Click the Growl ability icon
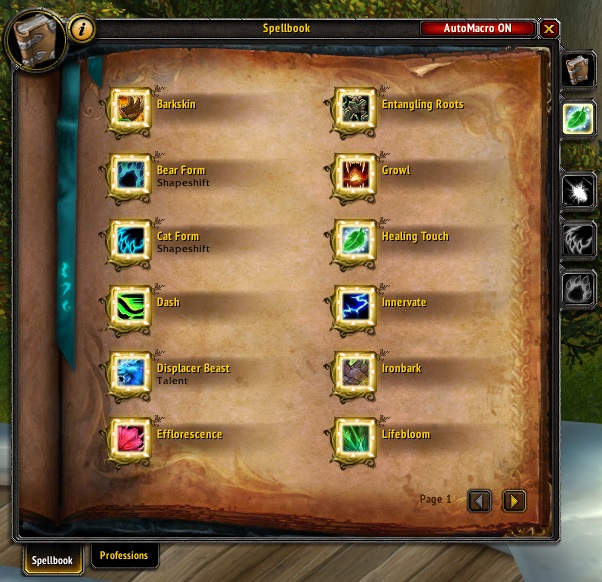Screen dimensions: 602x582 [355, 177]
